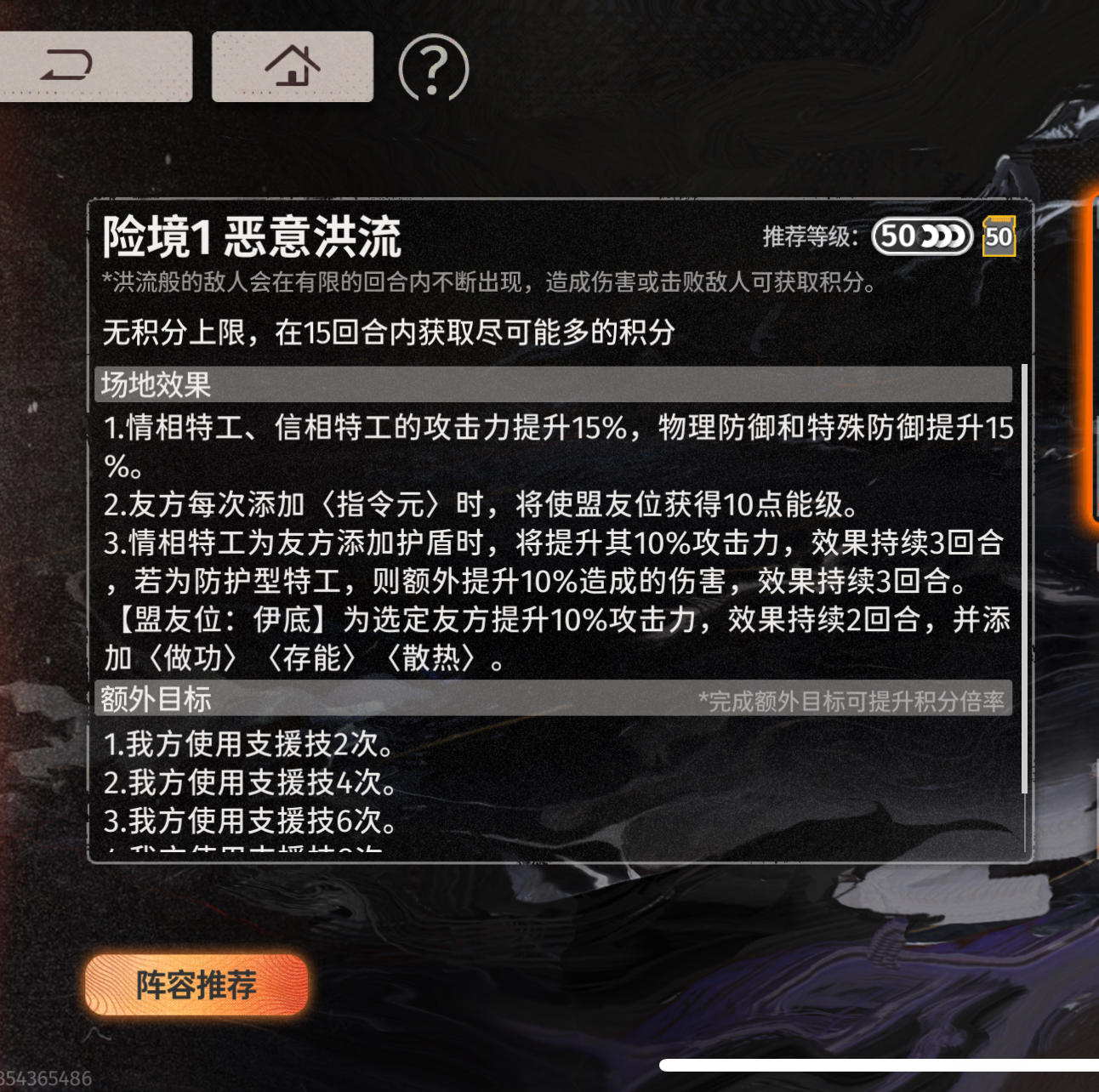Expand the 额外目标 section header

point(153,702)
